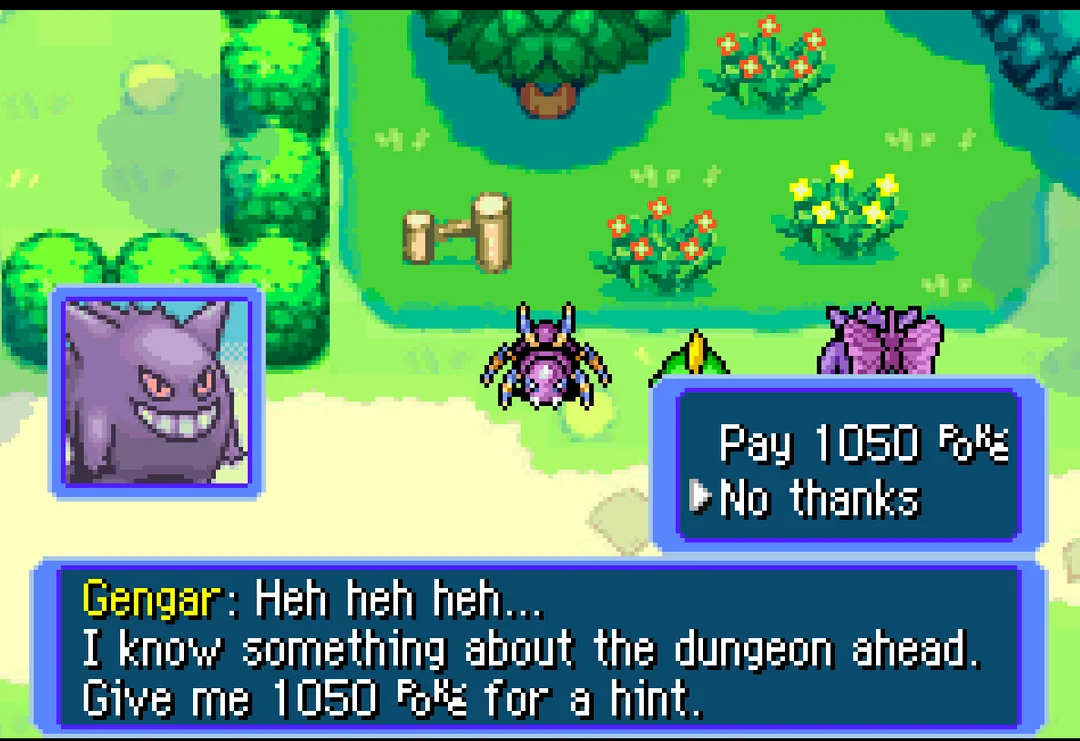Choose the "Pay 1050" option
The width and height of the screenshot is (1080, 741).
point(862,443)
